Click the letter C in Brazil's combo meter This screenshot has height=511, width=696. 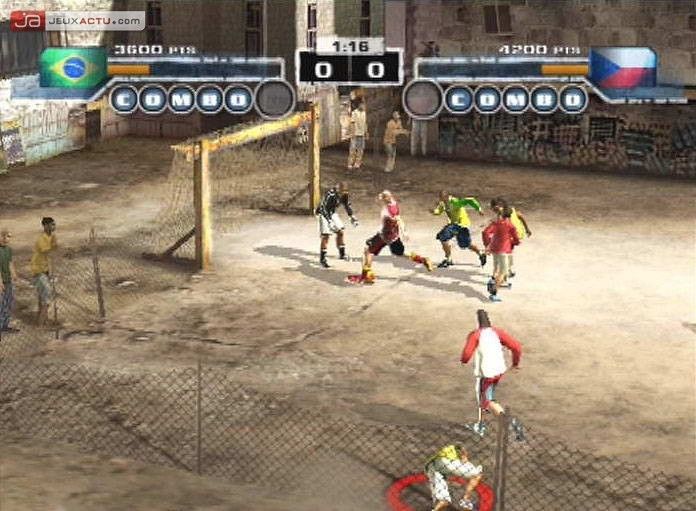123,99
